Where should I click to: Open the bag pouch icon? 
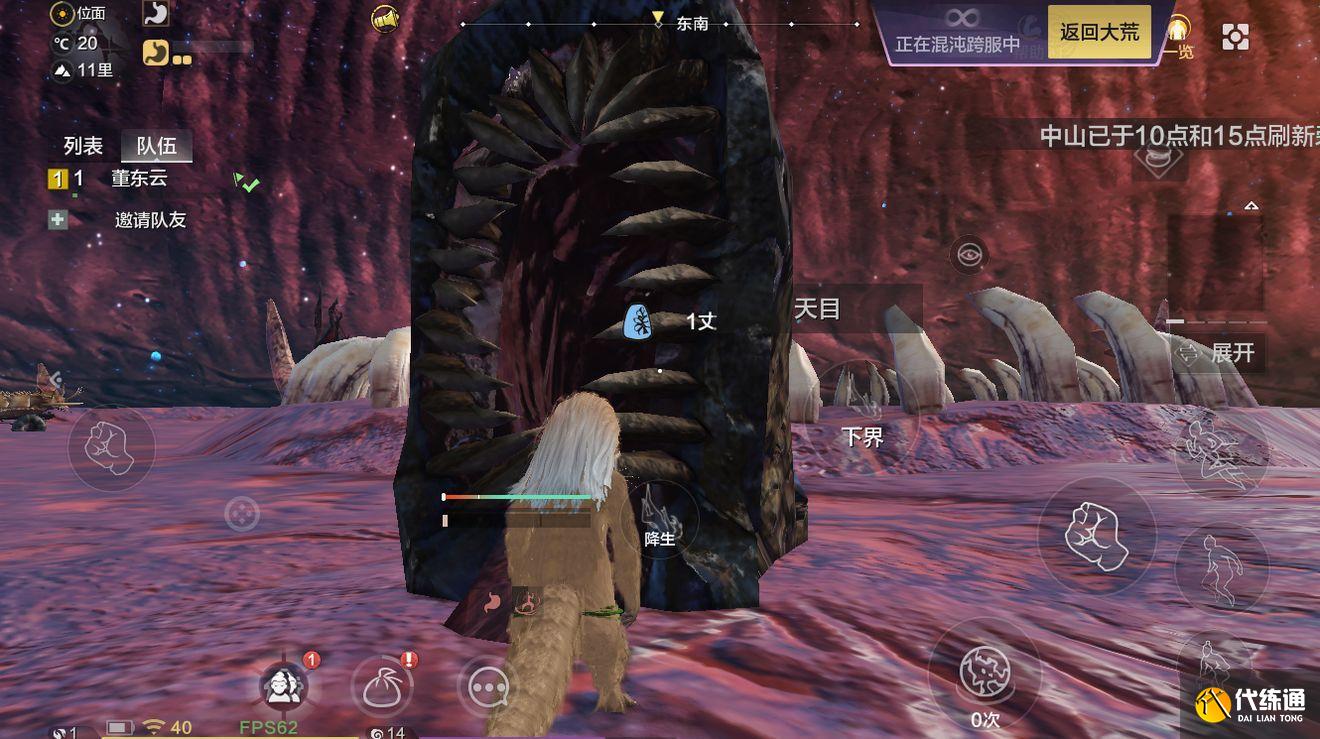click(x=383, y=687)
